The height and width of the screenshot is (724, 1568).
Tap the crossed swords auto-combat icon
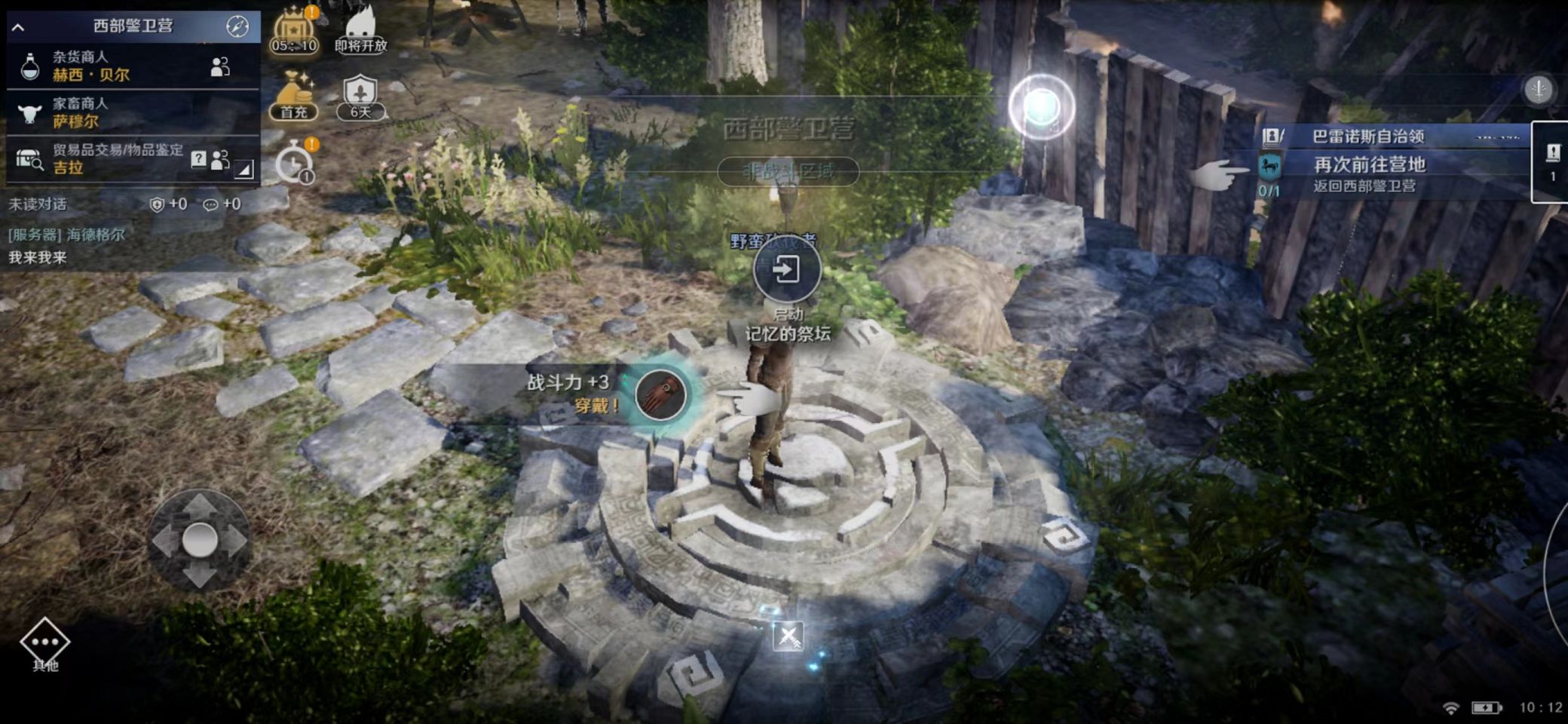point(789,637)
